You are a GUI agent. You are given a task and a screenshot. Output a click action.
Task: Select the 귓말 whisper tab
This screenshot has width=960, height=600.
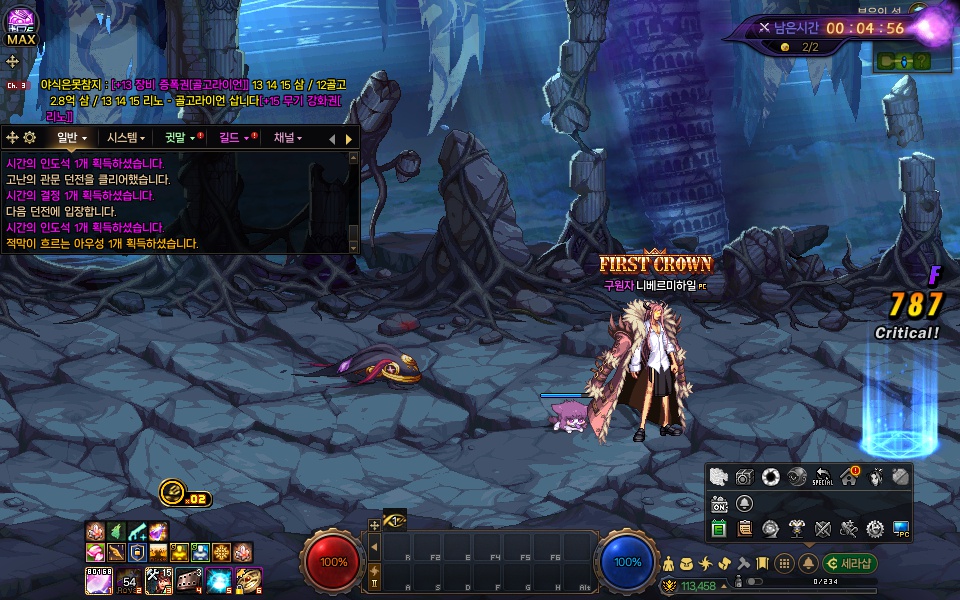(180, 138)
